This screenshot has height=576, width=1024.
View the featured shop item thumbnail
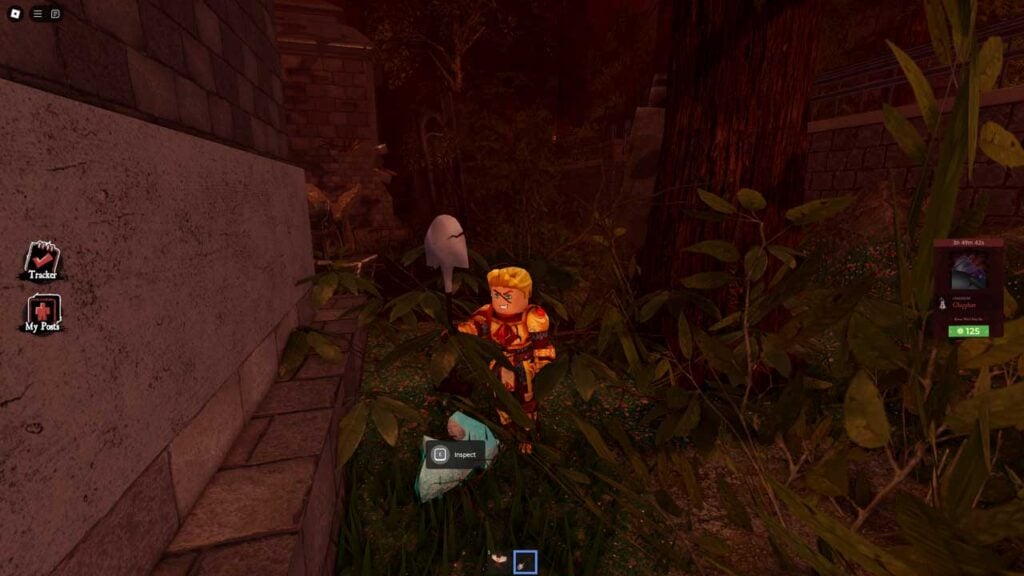point(968,270)
